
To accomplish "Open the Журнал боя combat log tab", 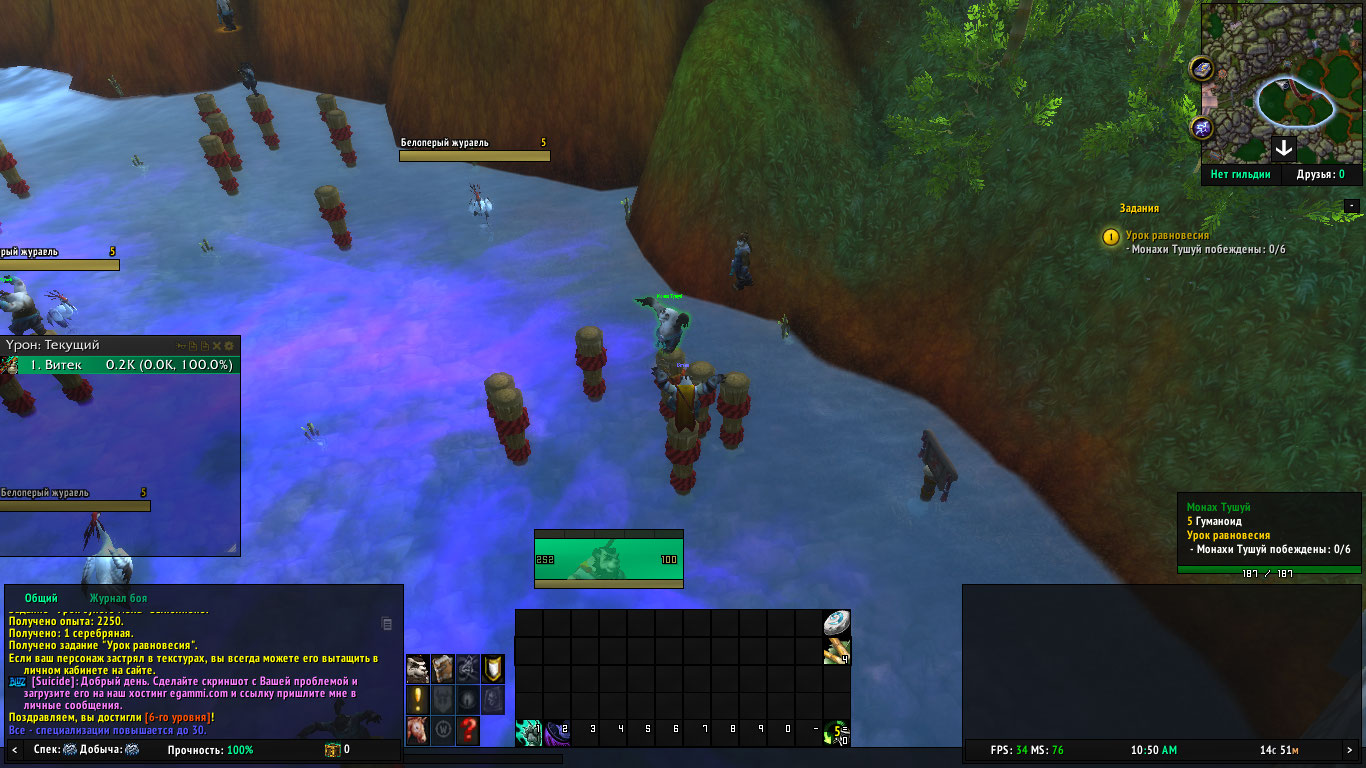I will pyautogui.click(x=118, y=598).
